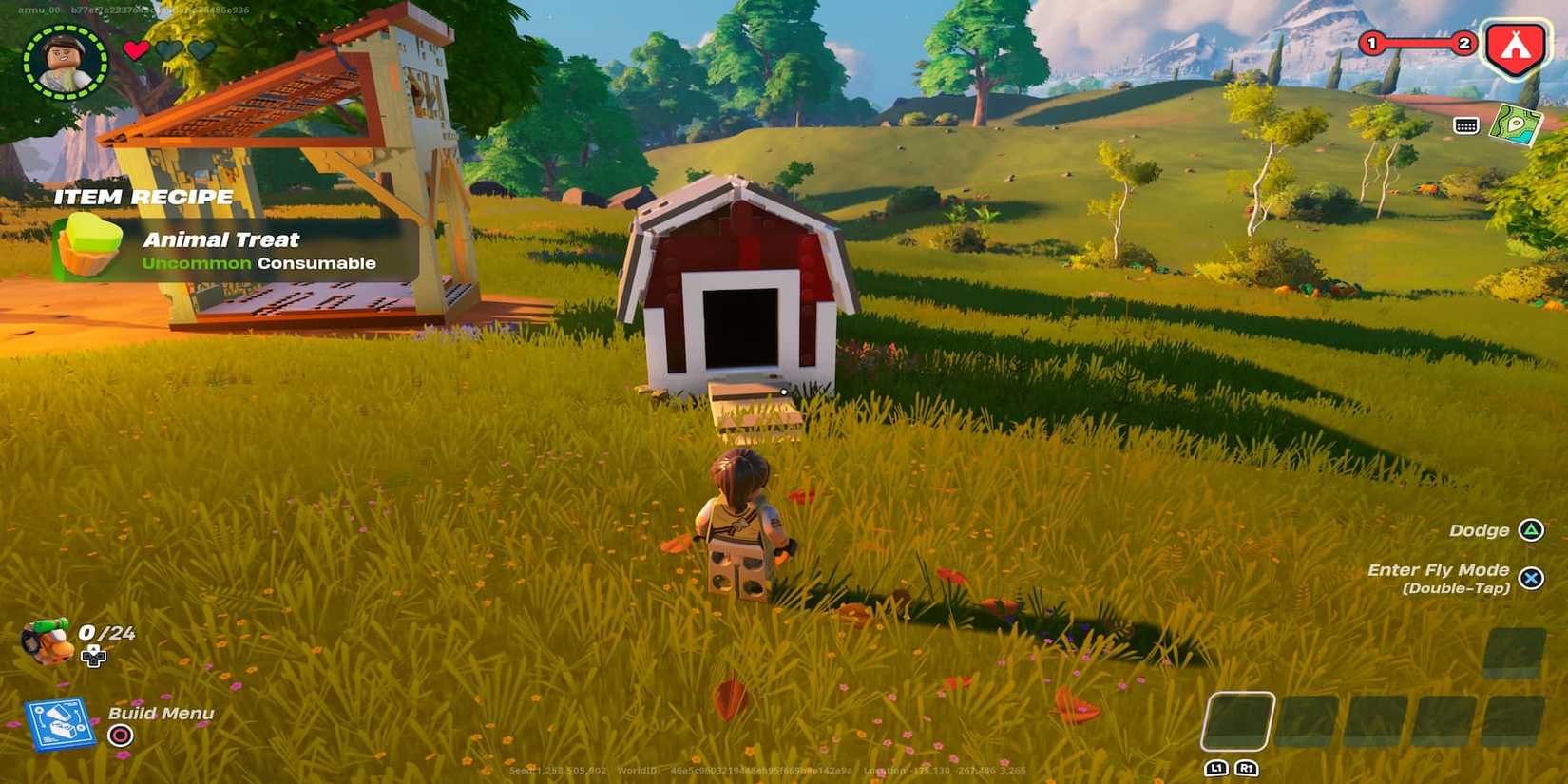Activate Enter Fly Mode button
Screen dimensions: 1568x784
click(1531, 578)
